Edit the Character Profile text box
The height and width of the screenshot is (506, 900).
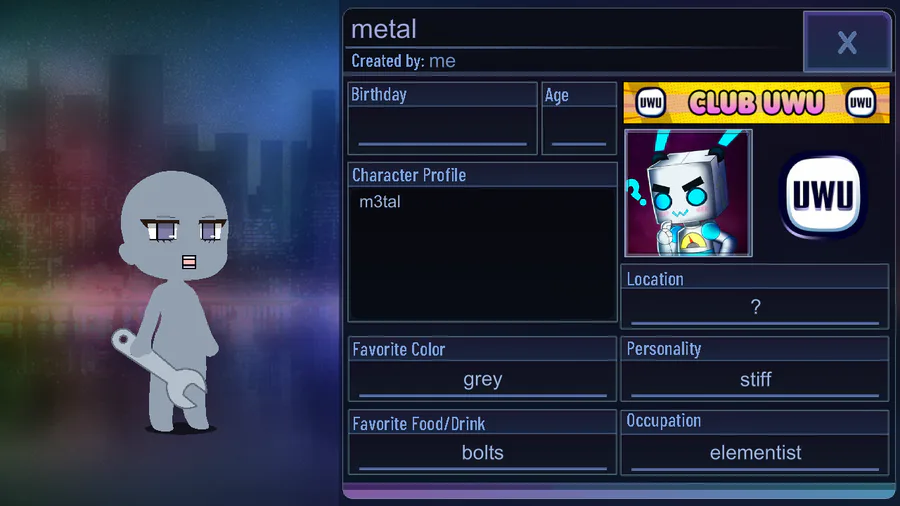(482, 253)
